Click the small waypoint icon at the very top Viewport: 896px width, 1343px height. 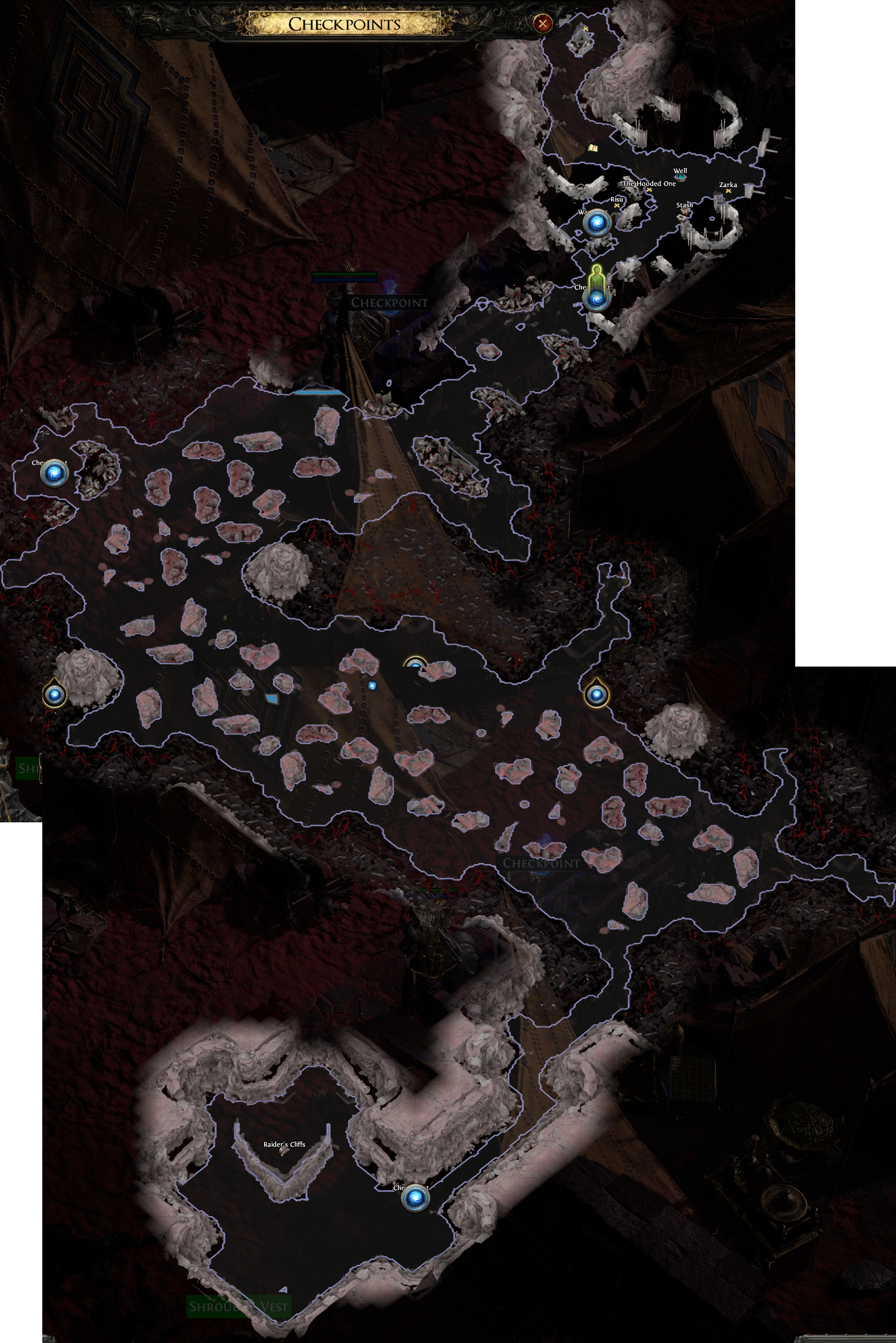(x=587, y=28)
